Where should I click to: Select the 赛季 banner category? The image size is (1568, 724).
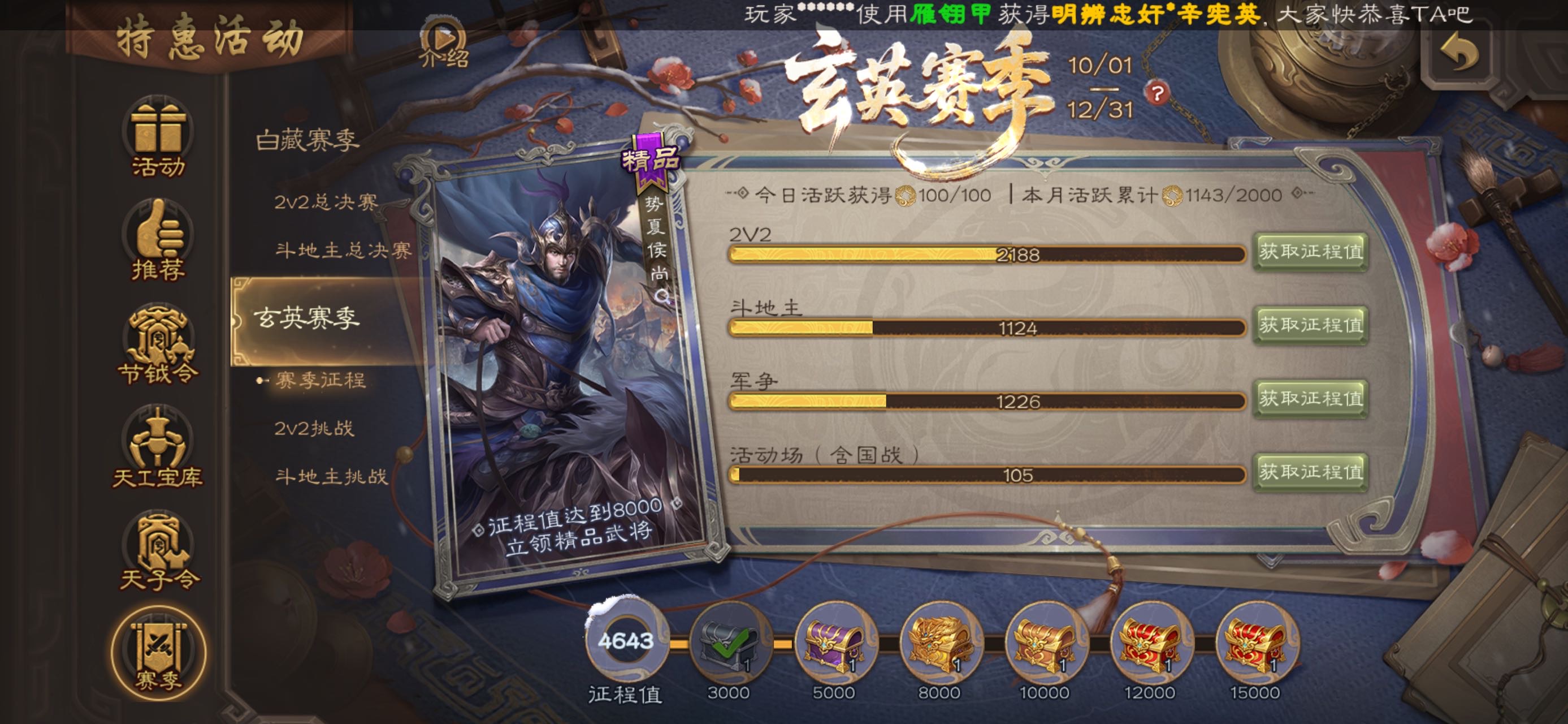pos(158,654)
